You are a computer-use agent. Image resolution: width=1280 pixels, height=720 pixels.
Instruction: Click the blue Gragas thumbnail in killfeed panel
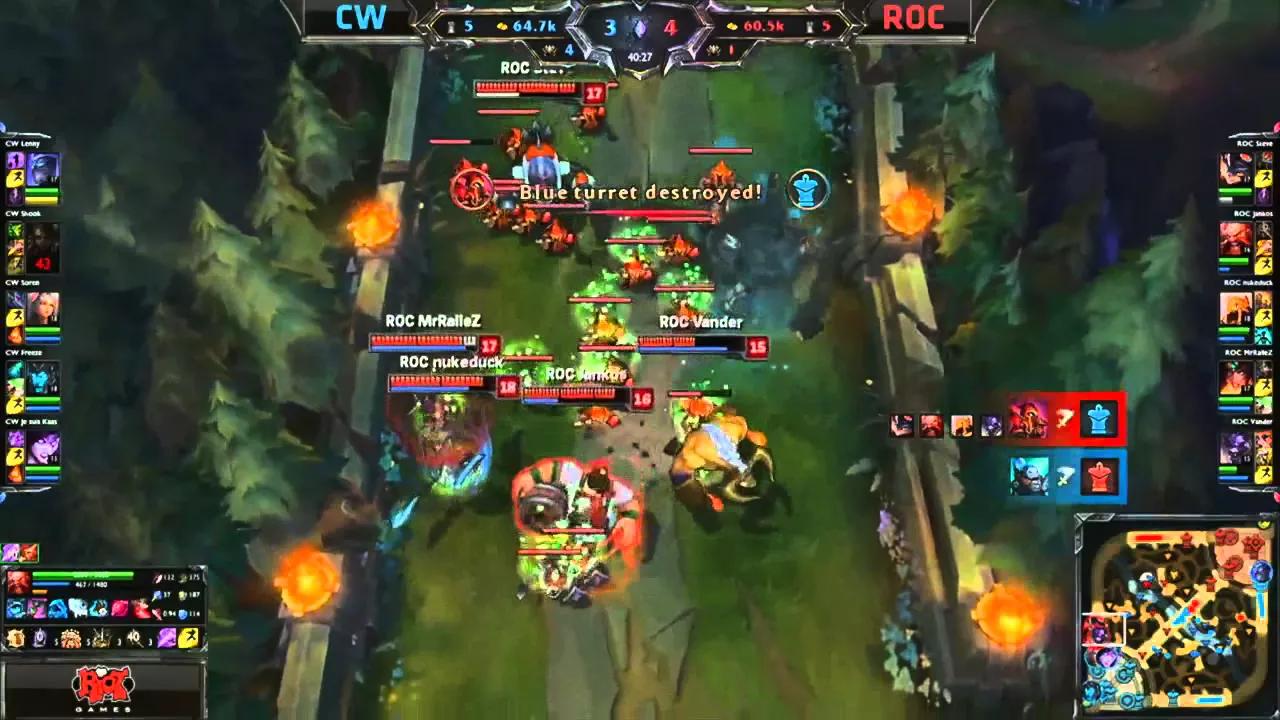(x=1029, y=477)
